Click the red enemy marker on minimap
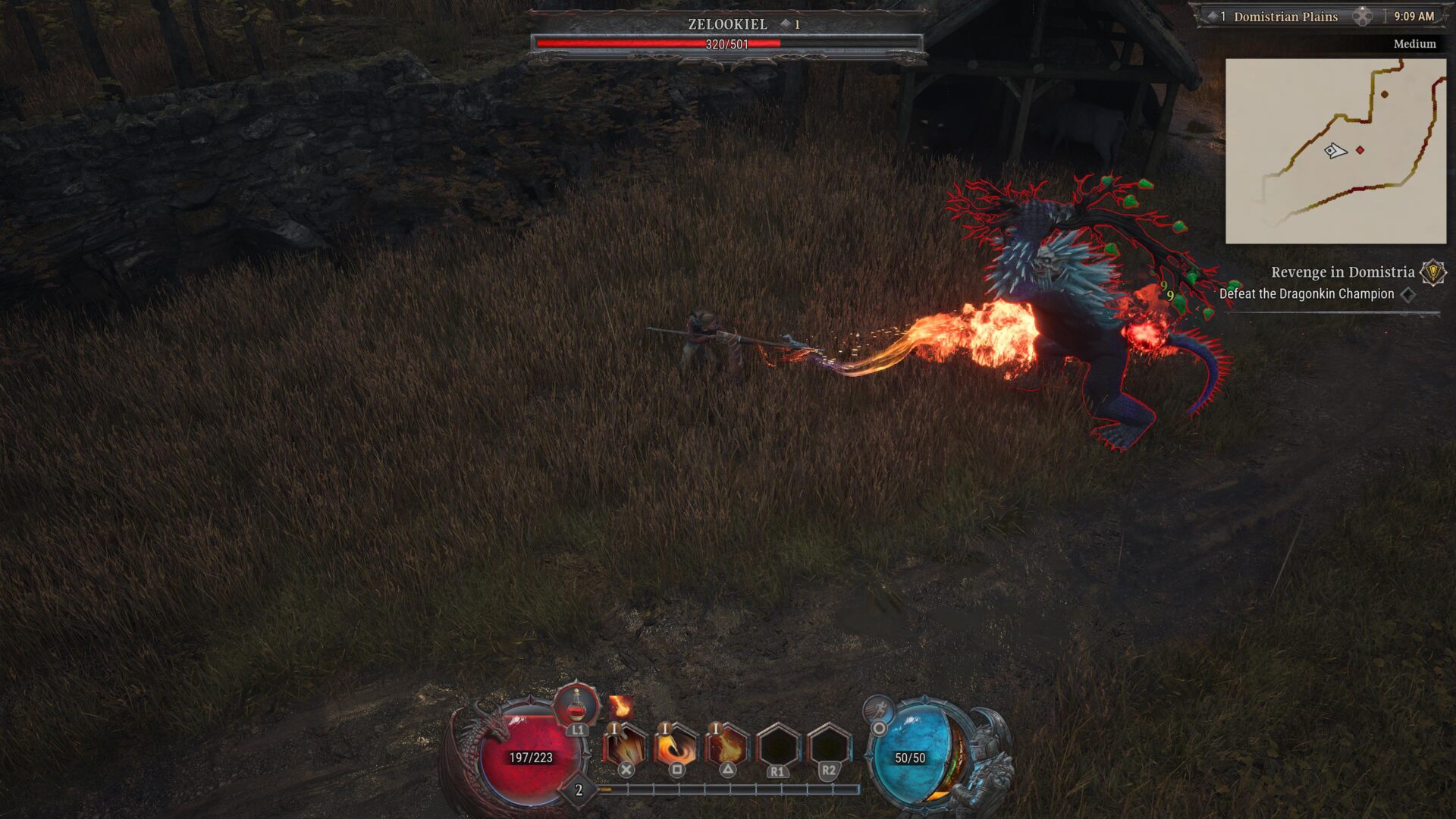This screenshot has height=819, width=1456. [x=1360, y=150]
